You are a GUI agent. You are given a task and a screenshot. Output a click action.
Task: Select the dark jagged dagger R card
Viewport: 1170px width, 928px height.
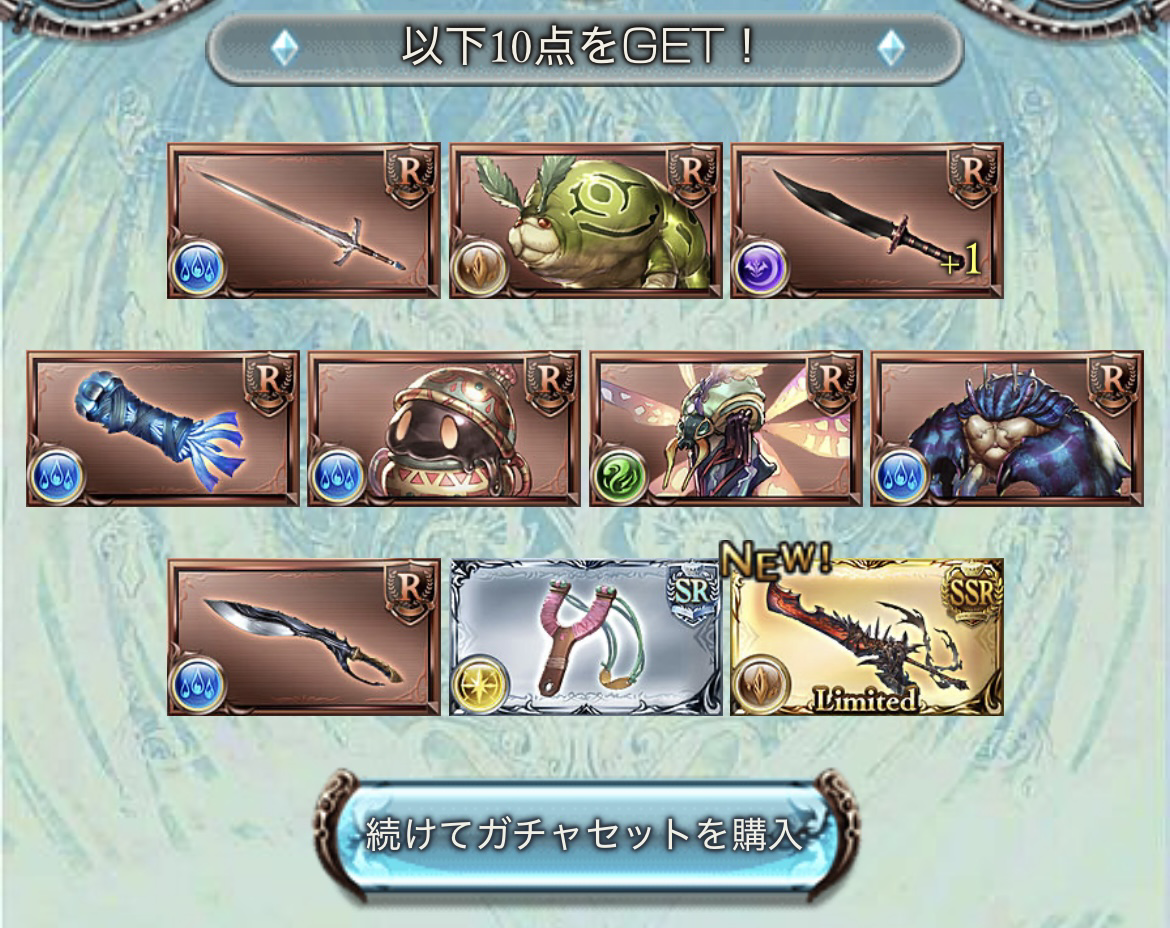click(303, 637)
